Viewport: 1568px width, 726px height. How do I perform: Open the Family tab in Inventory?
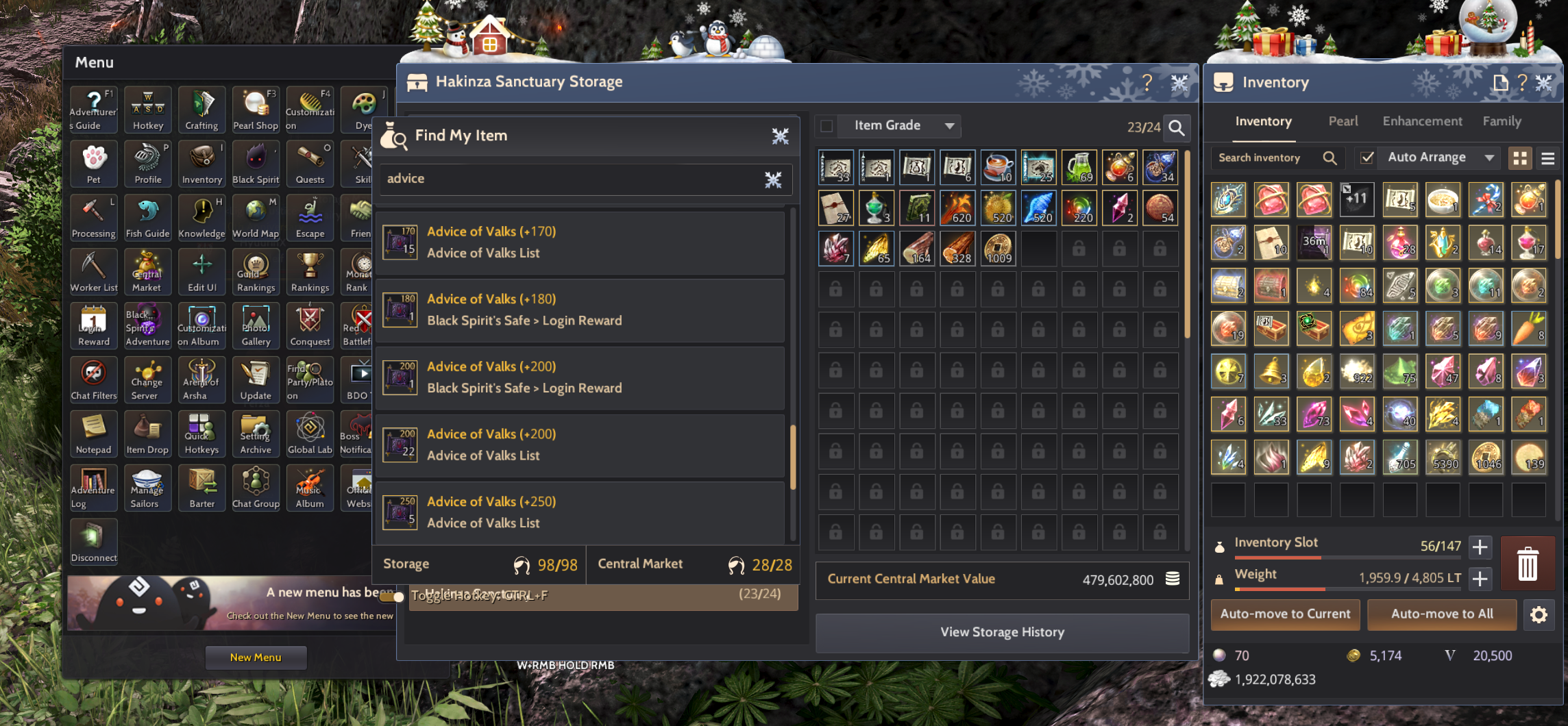click(x=1502, y=121)
